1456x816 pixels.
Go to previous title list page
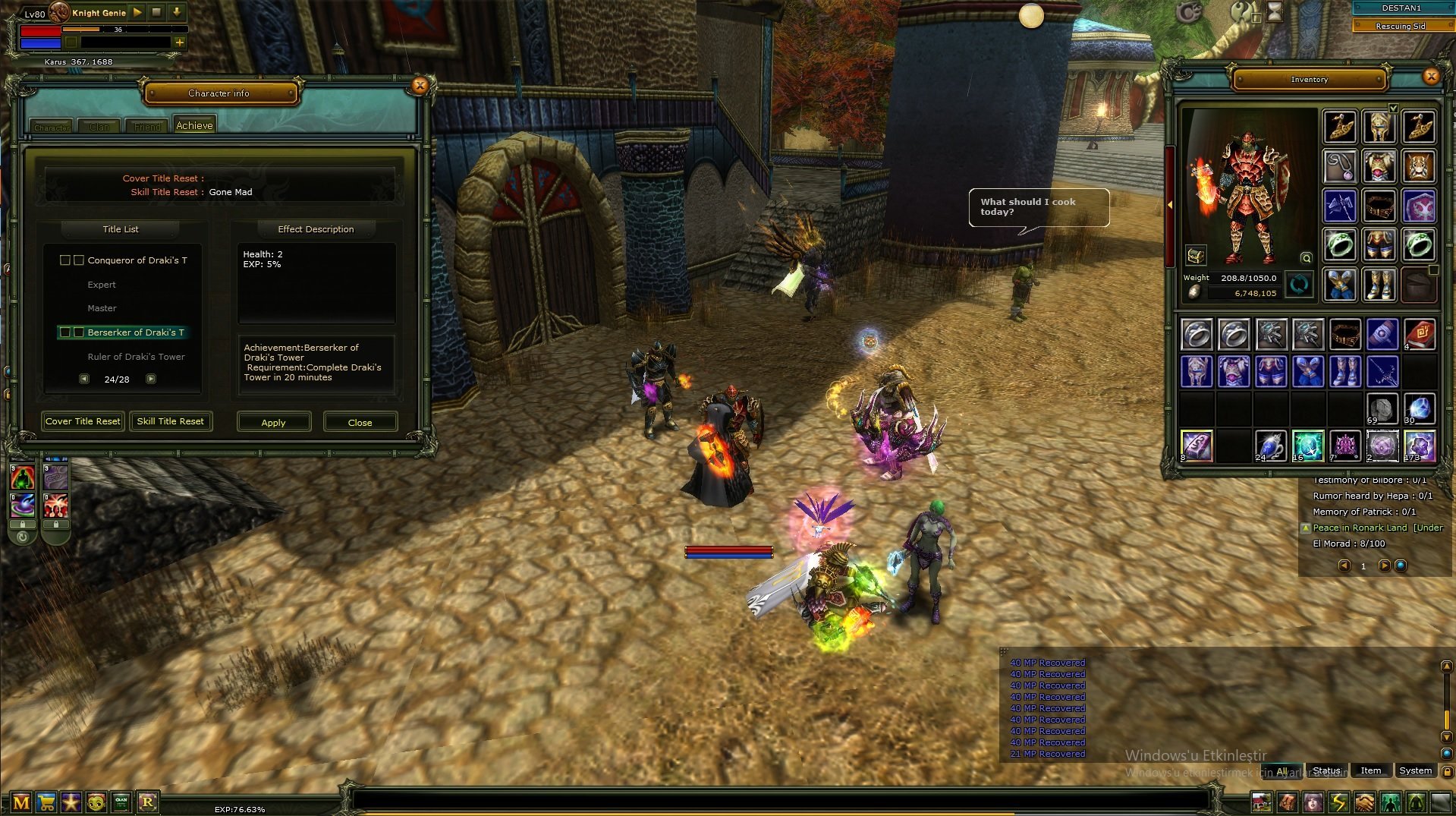(84, 379)
